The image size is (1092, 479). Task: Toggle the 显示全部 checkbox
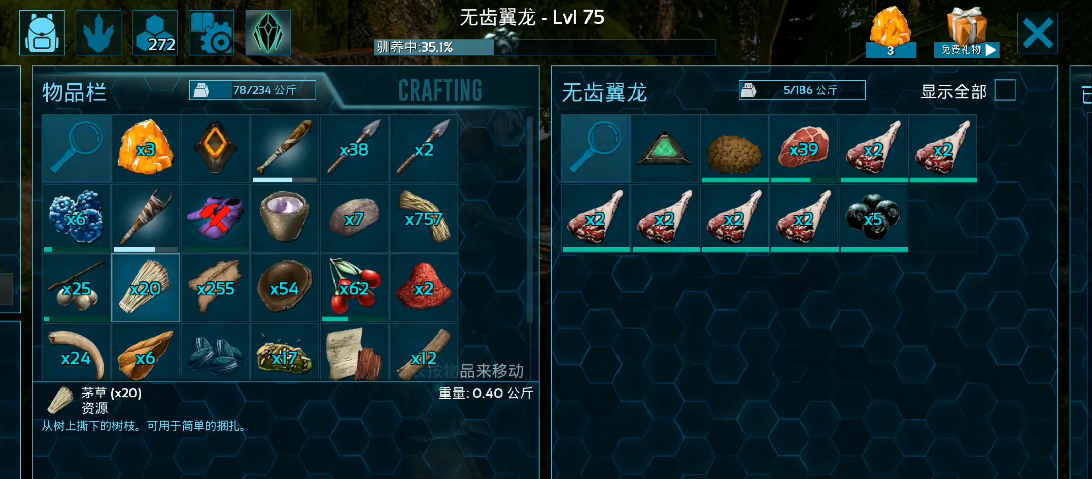click(1004, 91)
